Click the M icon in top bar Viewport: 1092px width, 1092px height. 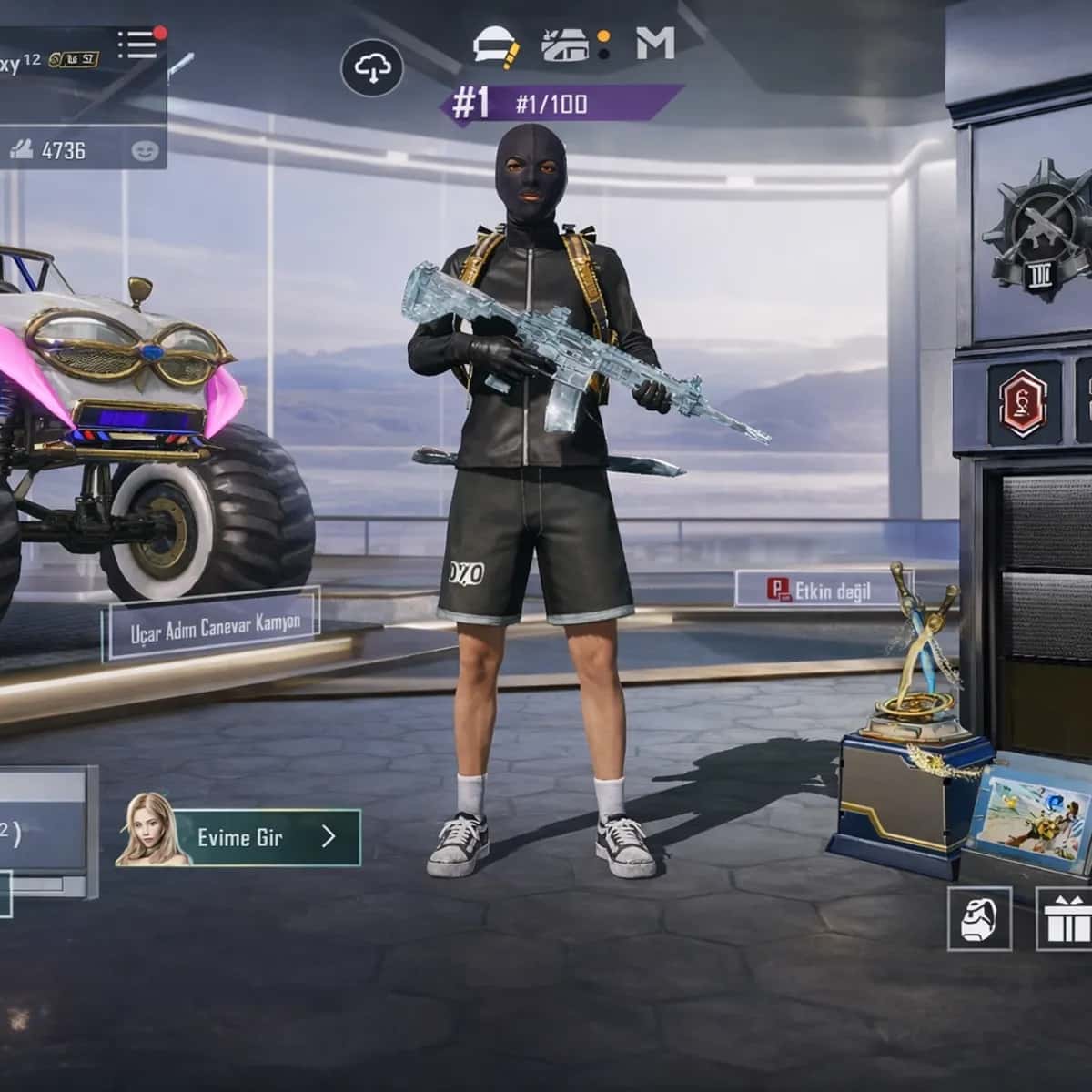pos(655,43)
